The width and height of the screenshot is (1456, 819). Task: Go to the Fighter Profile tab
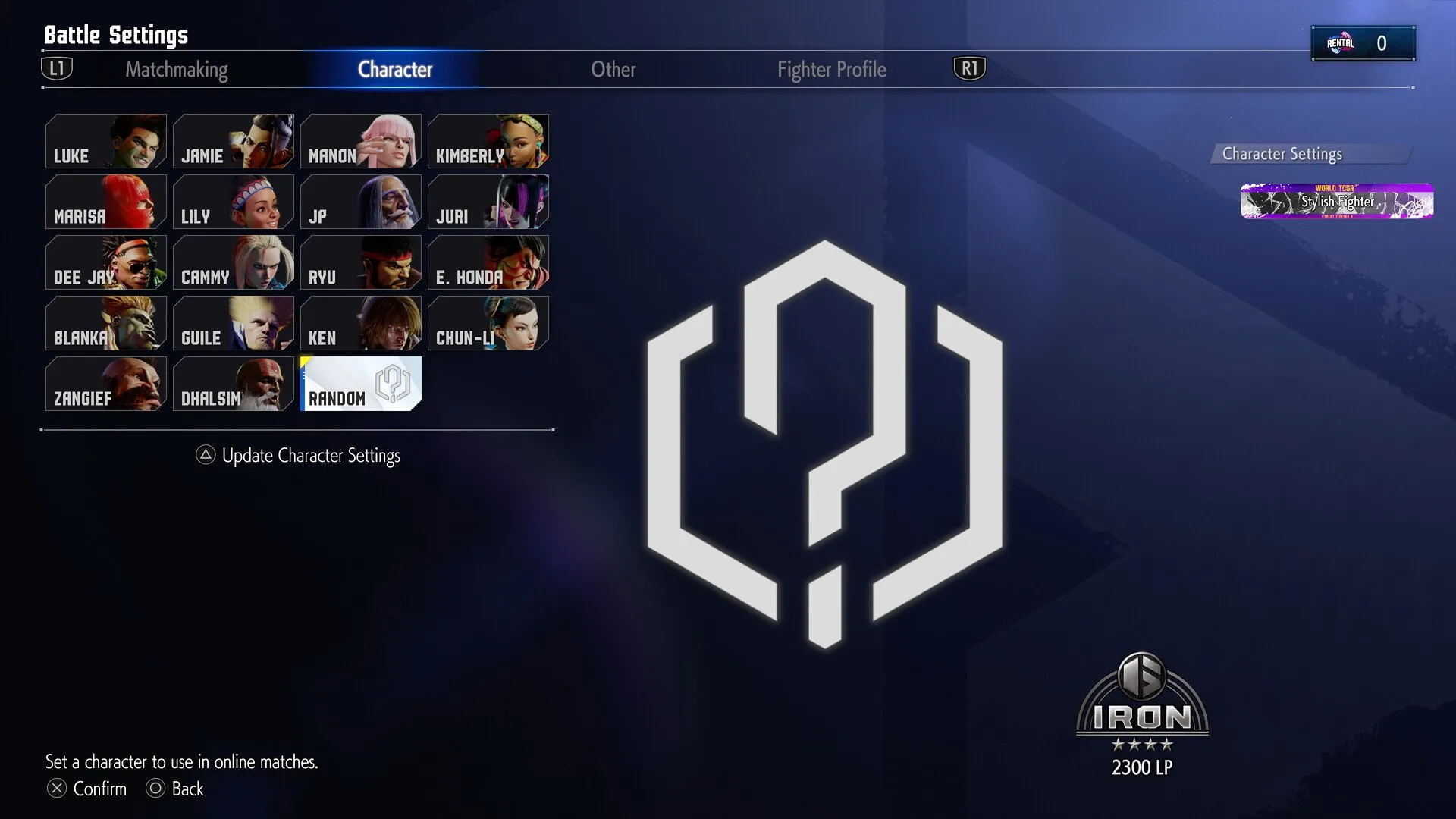(831, 70)
